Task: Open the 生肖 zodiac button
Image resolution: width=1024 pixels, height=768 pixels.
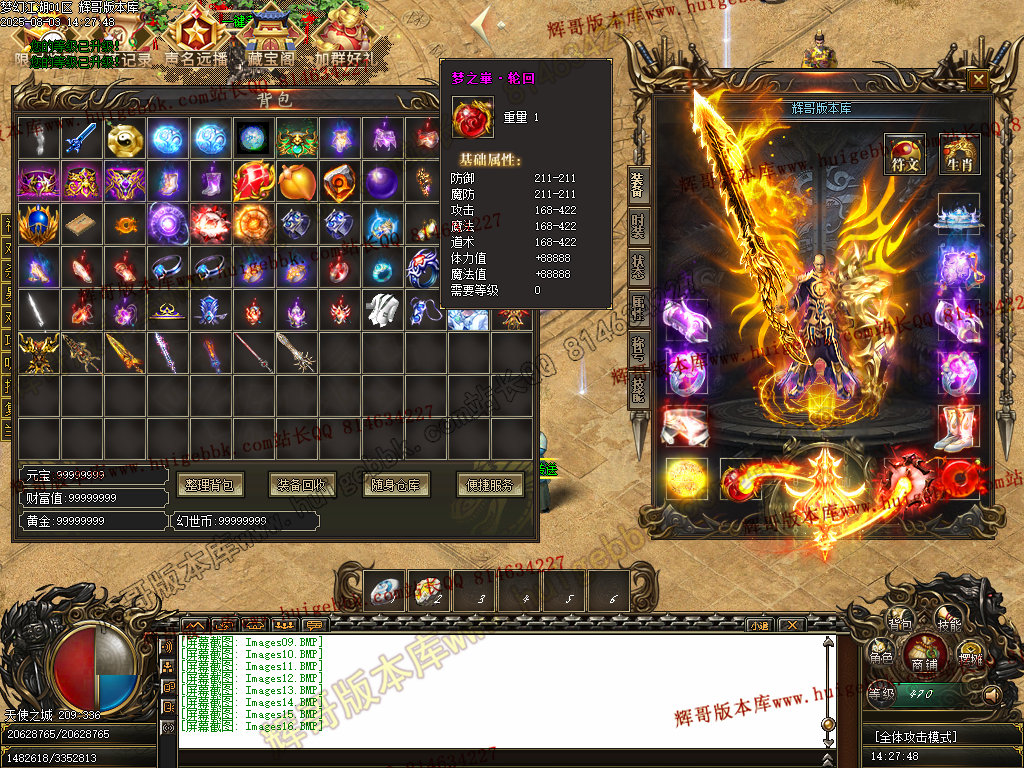Action: click(959, 155)
